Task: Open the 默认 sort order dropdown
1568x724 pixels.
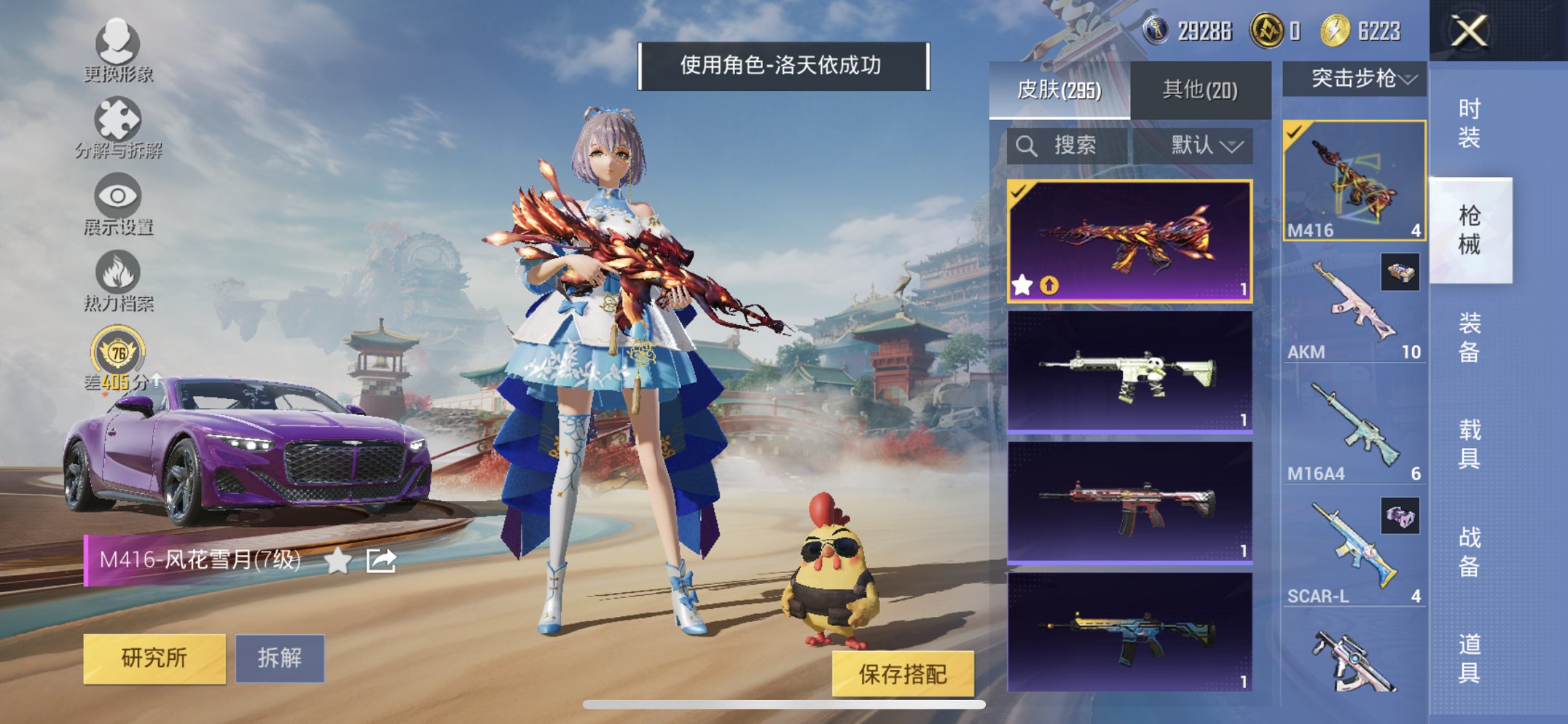Action: [x=1206, y=144]
